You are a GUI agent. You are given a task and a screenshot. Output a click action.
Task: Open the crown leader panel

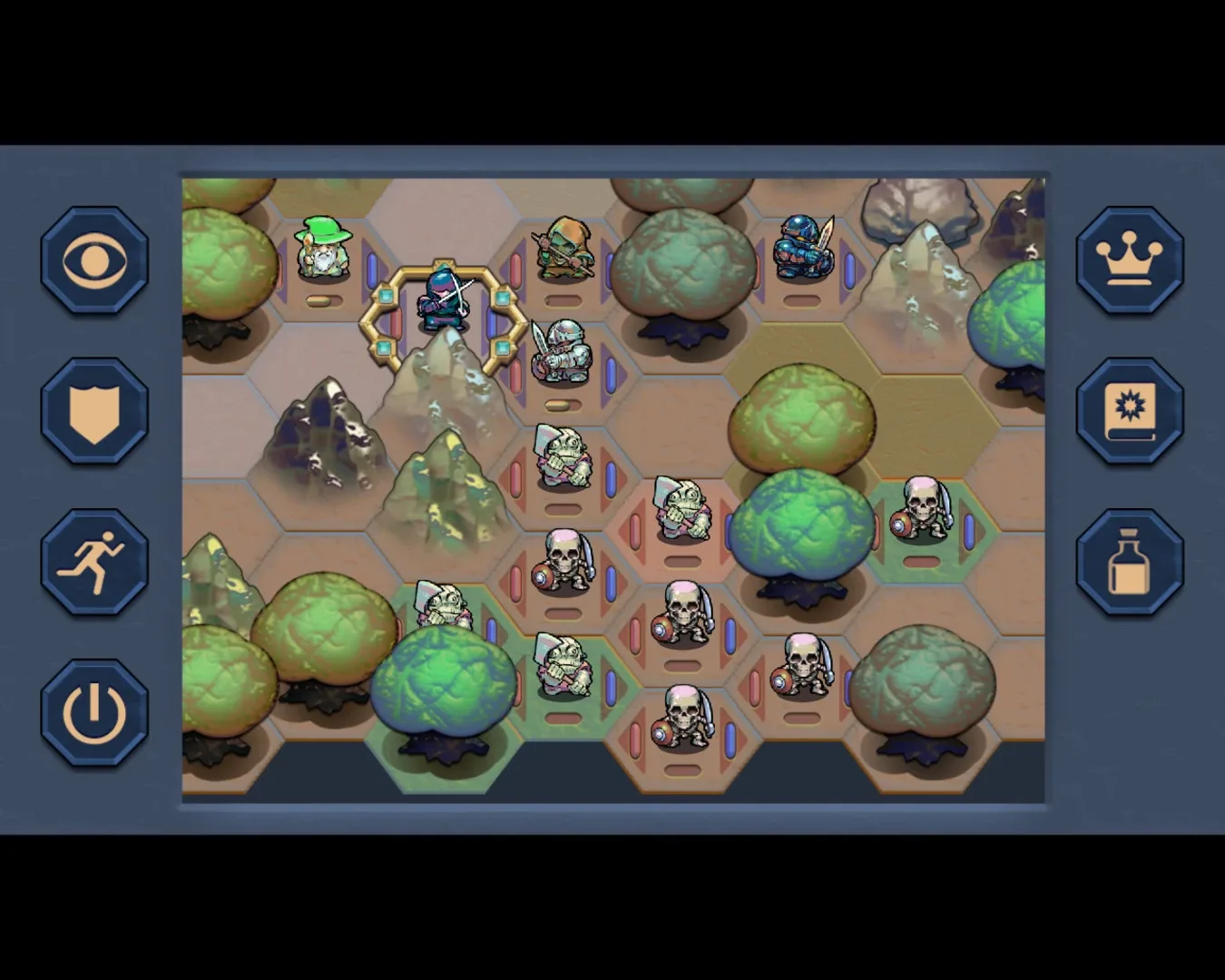click(x=1131, y=260)
